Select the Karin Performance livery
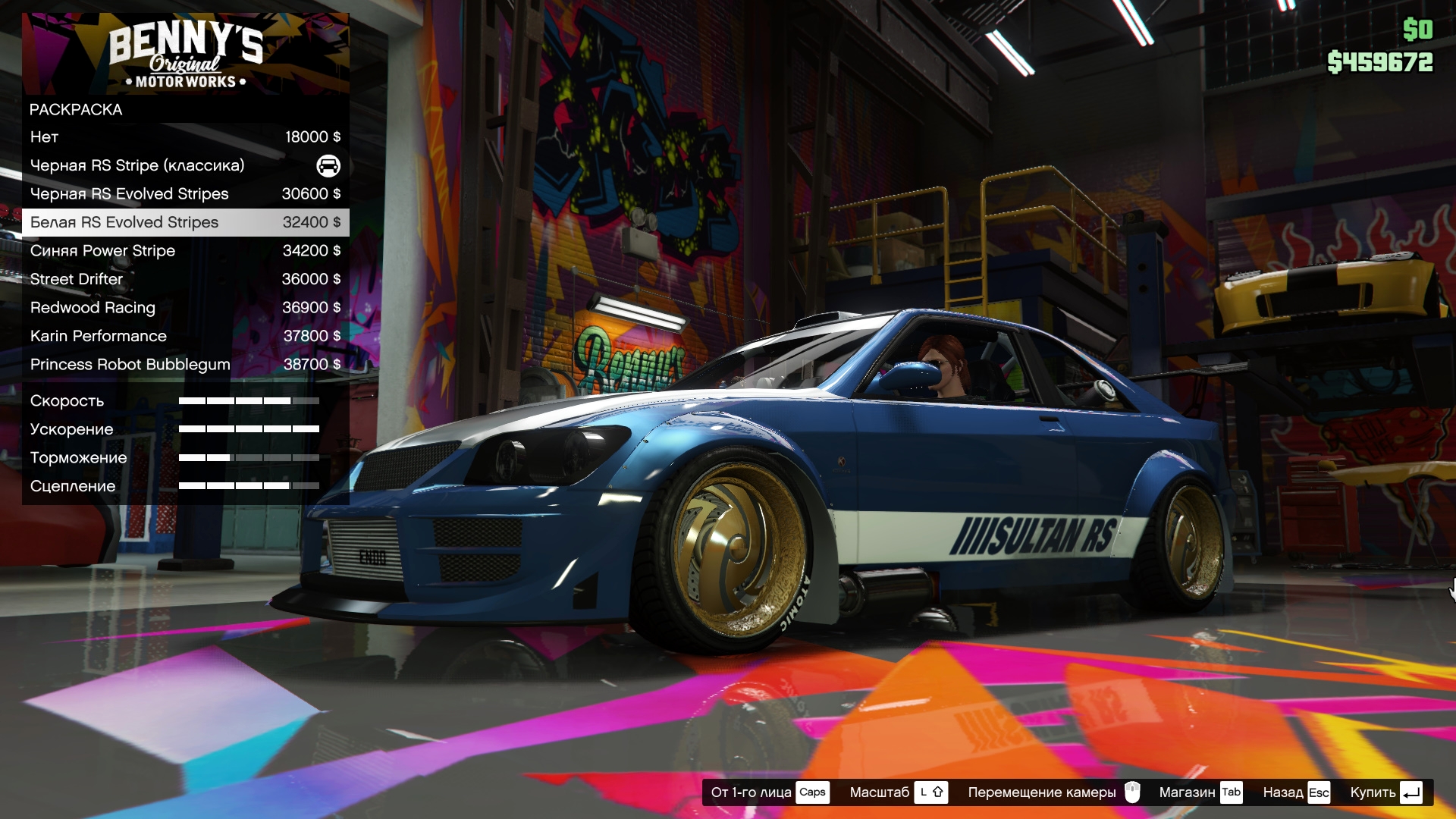This screenshot has width=1456, height=819. (x=185, y=336)
